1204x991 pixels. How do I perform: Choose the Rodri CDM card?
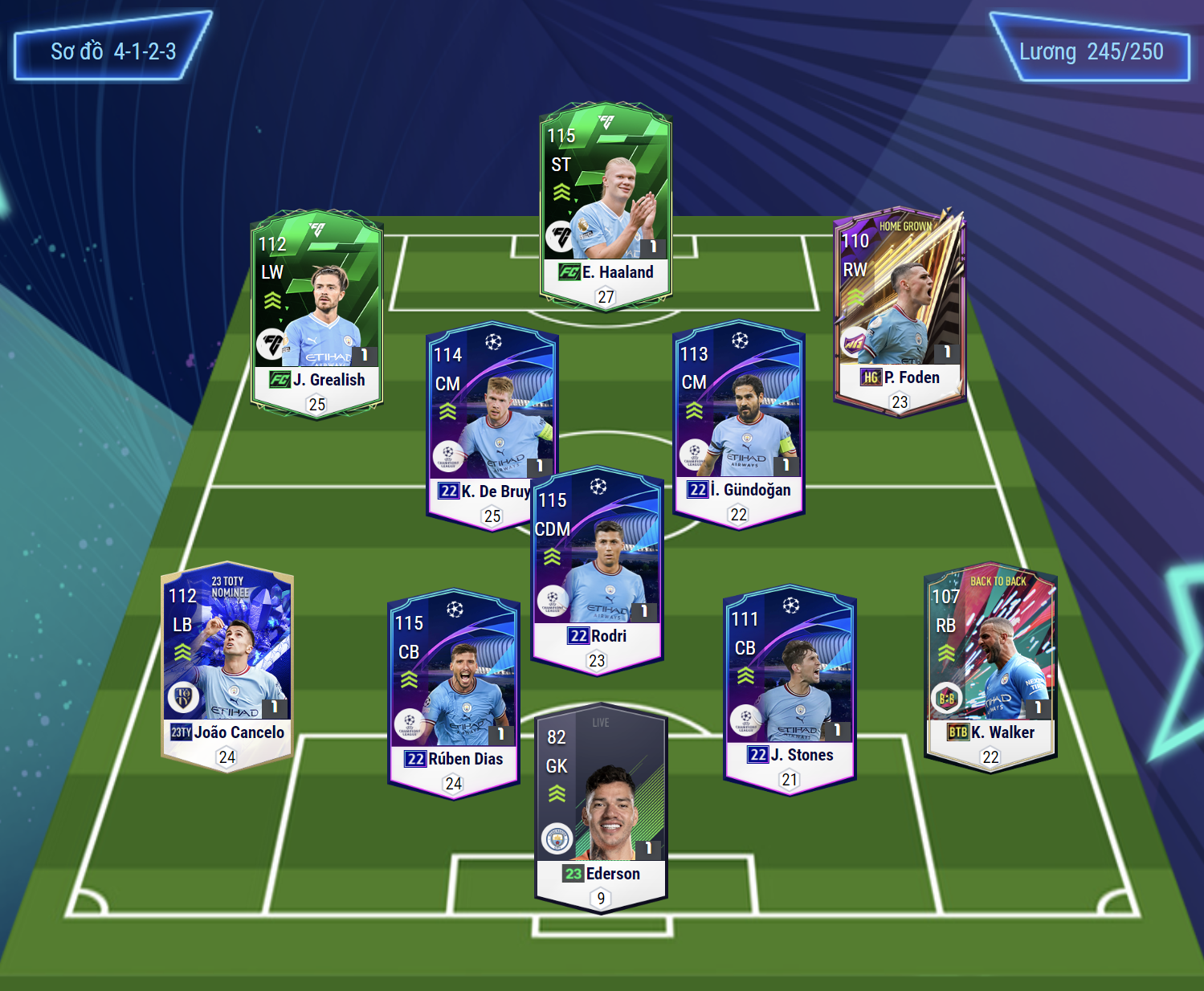coord(598,570)
